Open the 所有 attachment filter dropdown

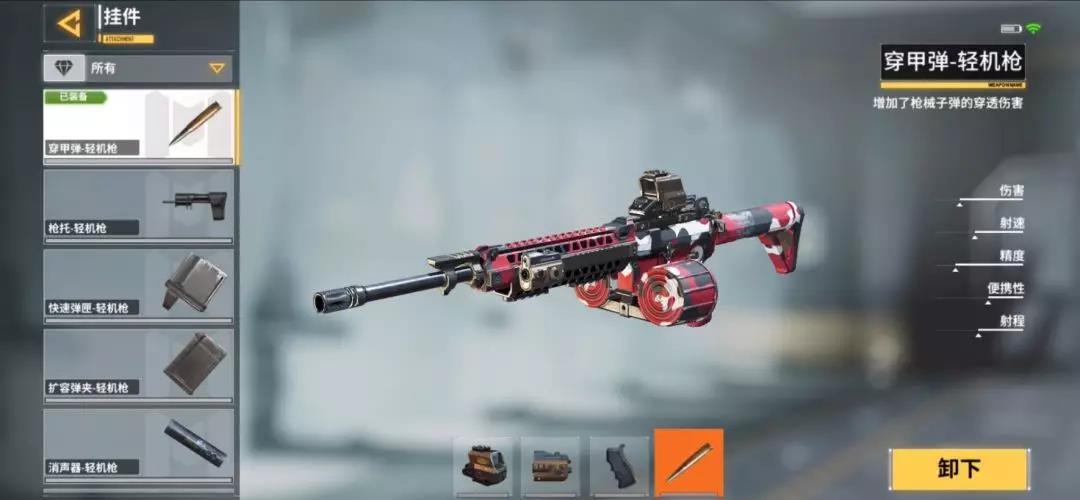(x=138, y=68)
